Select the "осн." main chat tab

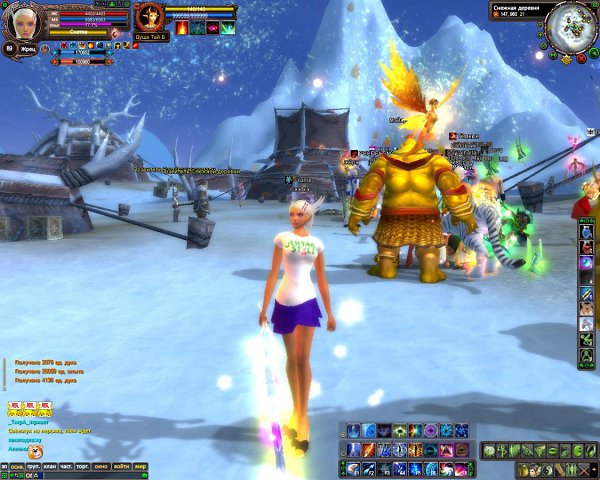coord(17,466)
